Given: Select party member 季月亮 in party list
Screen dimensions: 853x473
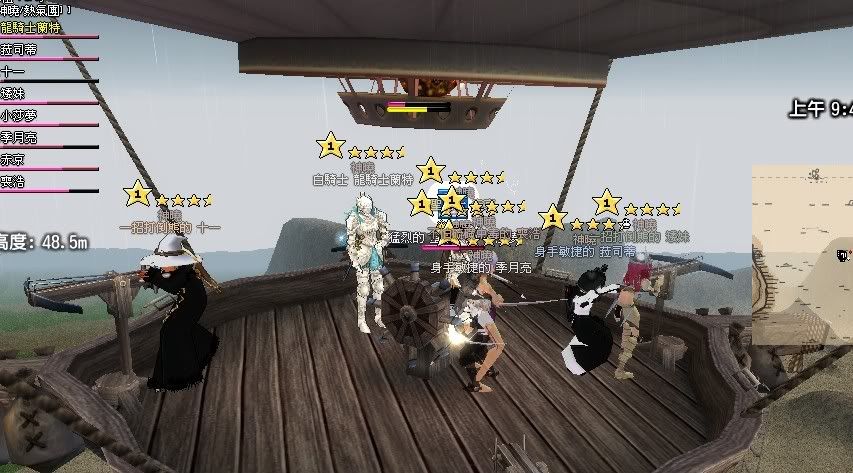Looking at the screenshot, I should (19, 137).
